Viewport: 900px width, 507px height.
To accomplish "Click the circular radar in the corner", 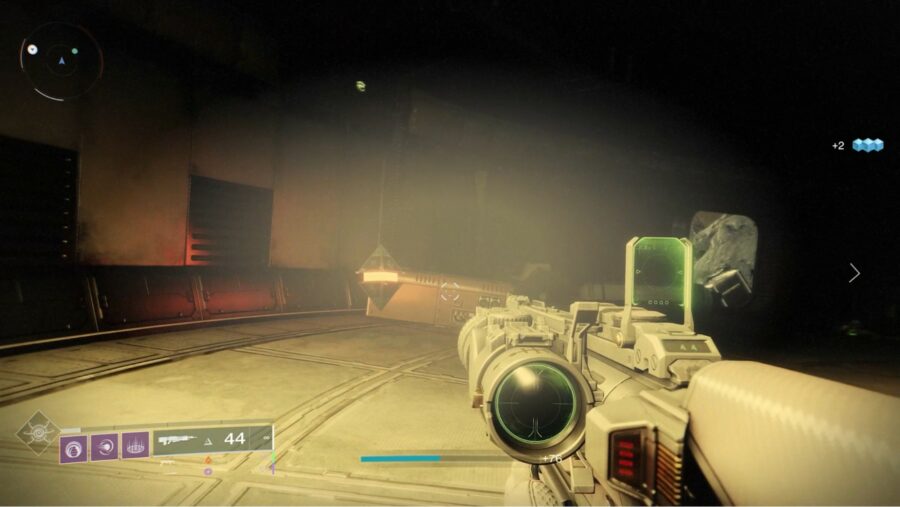I will [x=61, y=61].
